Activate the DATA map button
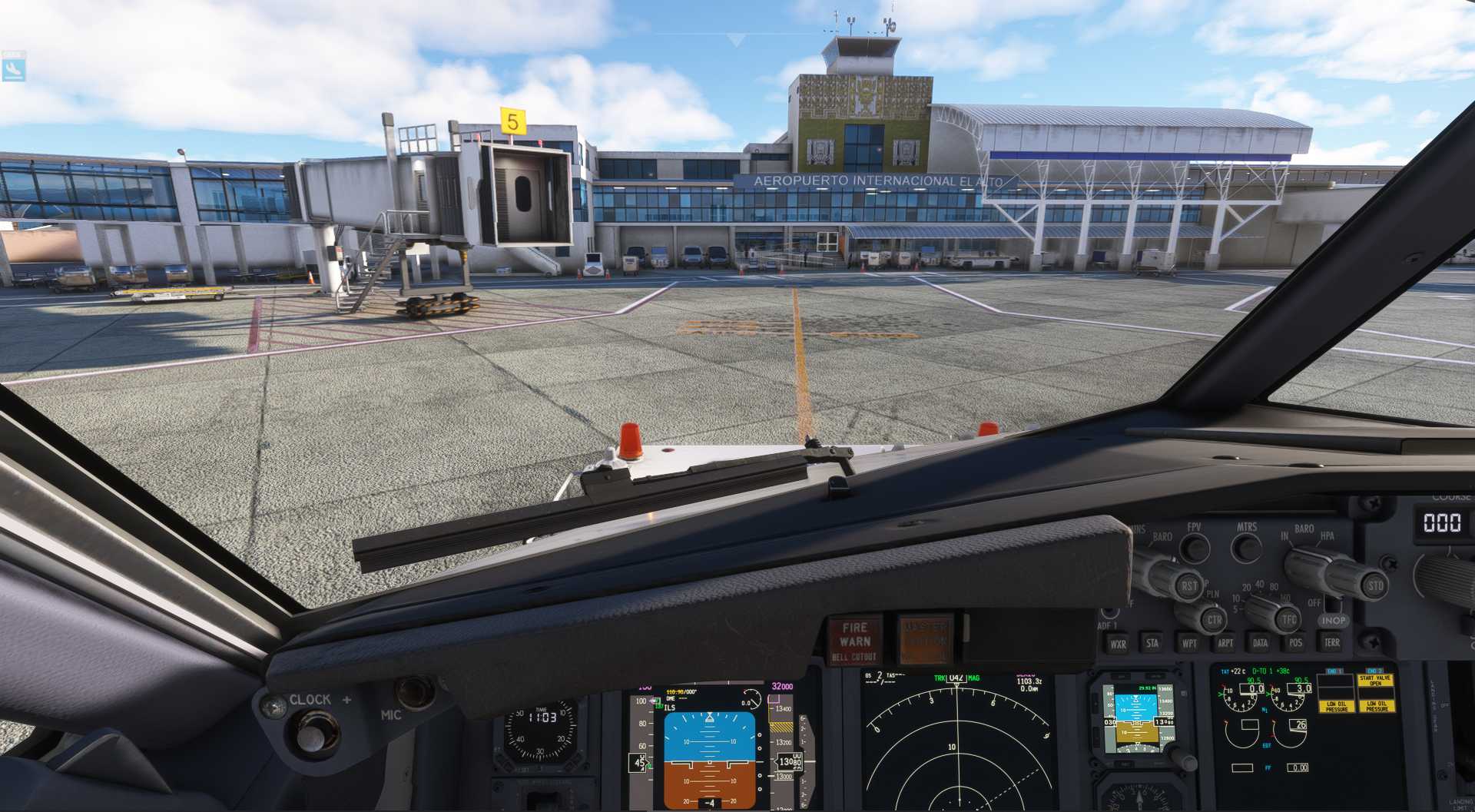 coord(1261,642)
